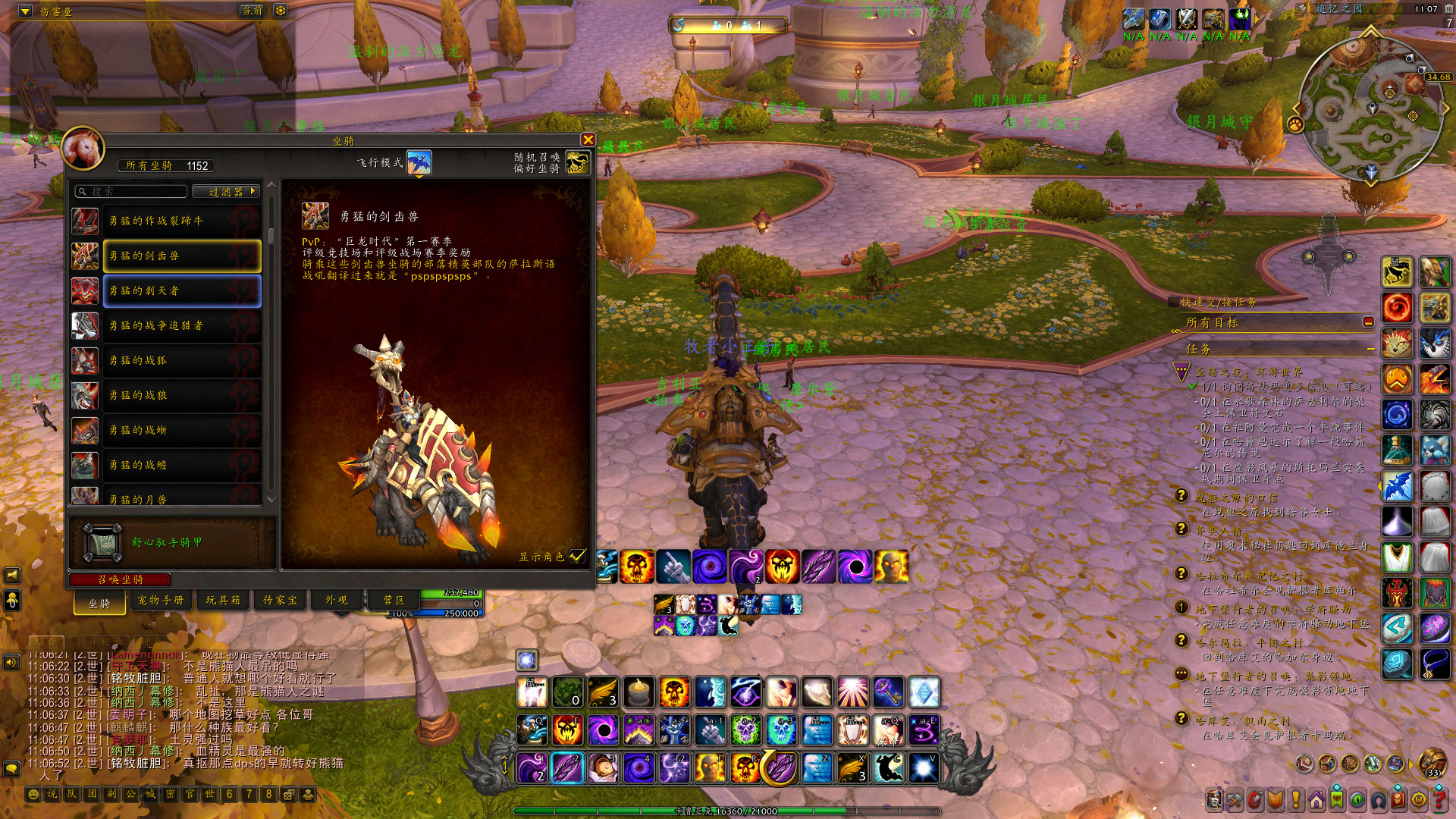Screen dimensions: 1456x819
Task: Toggle the 快速交/接任务 checkbox
Action: (1174, 302)
